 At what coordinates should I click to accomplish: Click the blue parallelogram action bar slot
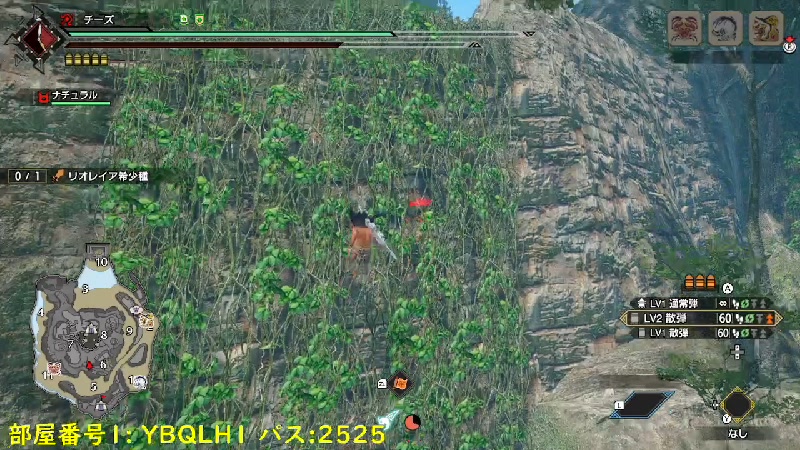coord(642,403)
